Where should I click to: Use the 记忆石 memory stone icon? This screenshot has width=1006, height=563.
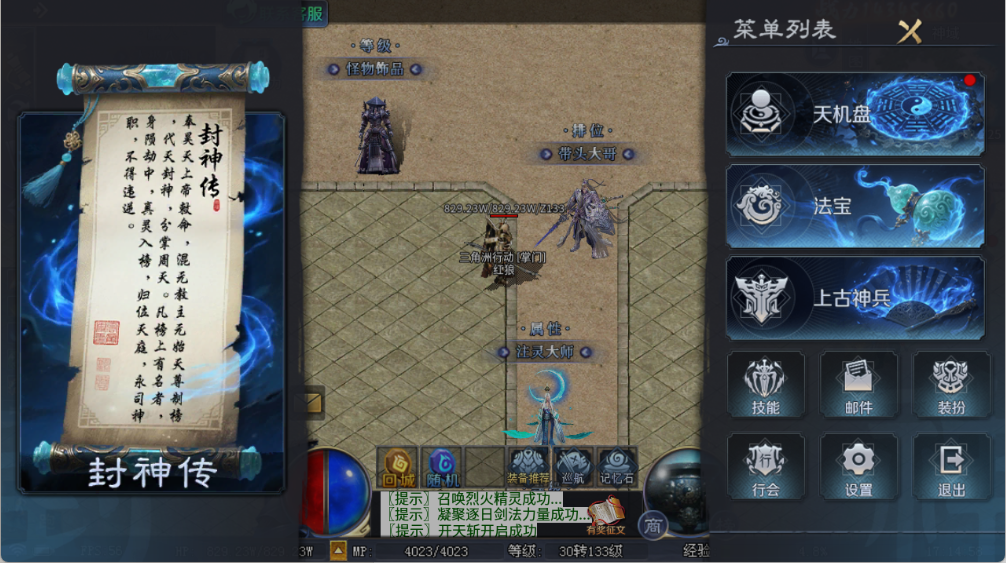(617, 466)
